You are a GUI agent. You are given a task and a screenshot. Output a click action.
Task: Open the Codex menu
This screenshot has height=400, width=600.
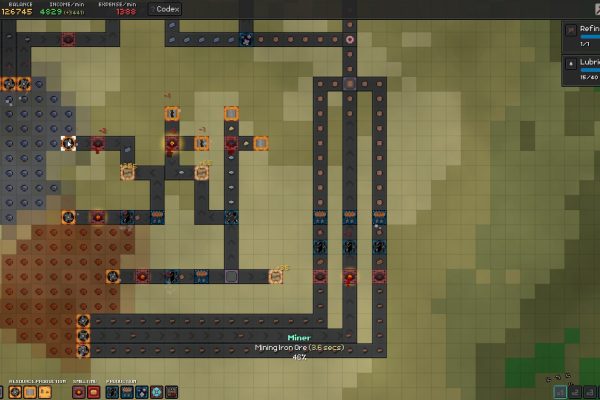(x=168, y=8)
